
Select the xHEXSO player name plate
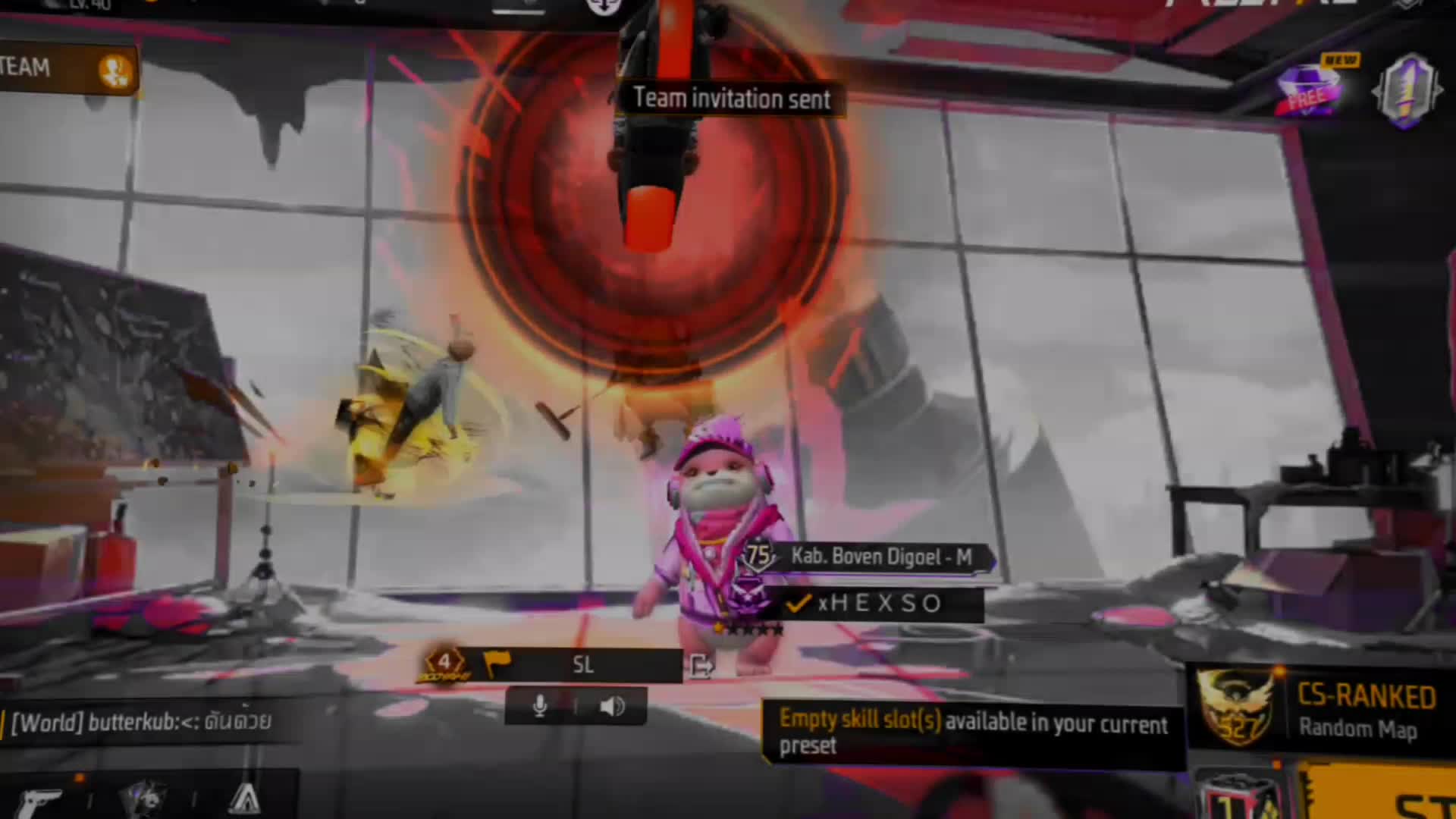click(880, 604)
